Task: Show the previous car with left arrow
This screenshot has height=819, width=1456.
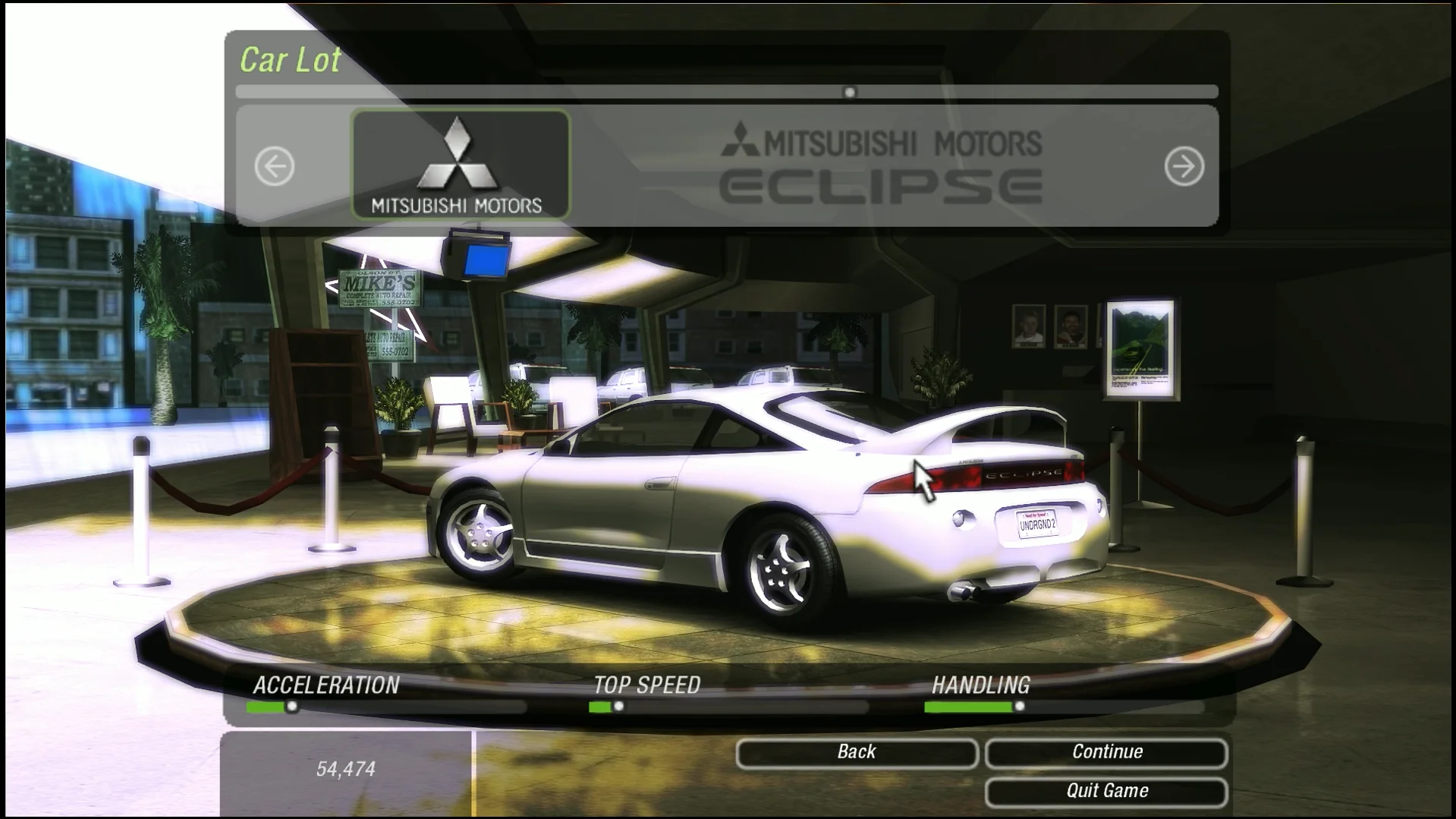Action: pyautogui.click(x=275, y=166)
